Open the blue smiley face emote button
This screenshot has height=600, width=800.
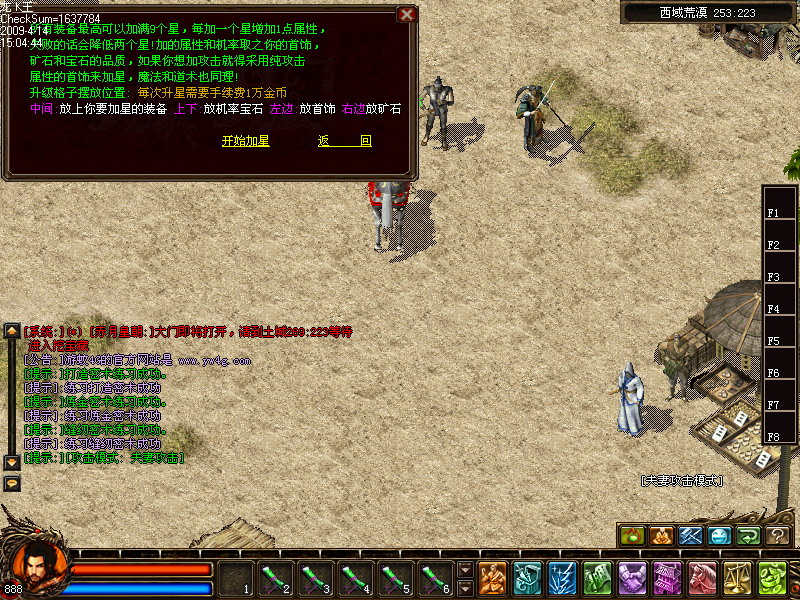719,535
